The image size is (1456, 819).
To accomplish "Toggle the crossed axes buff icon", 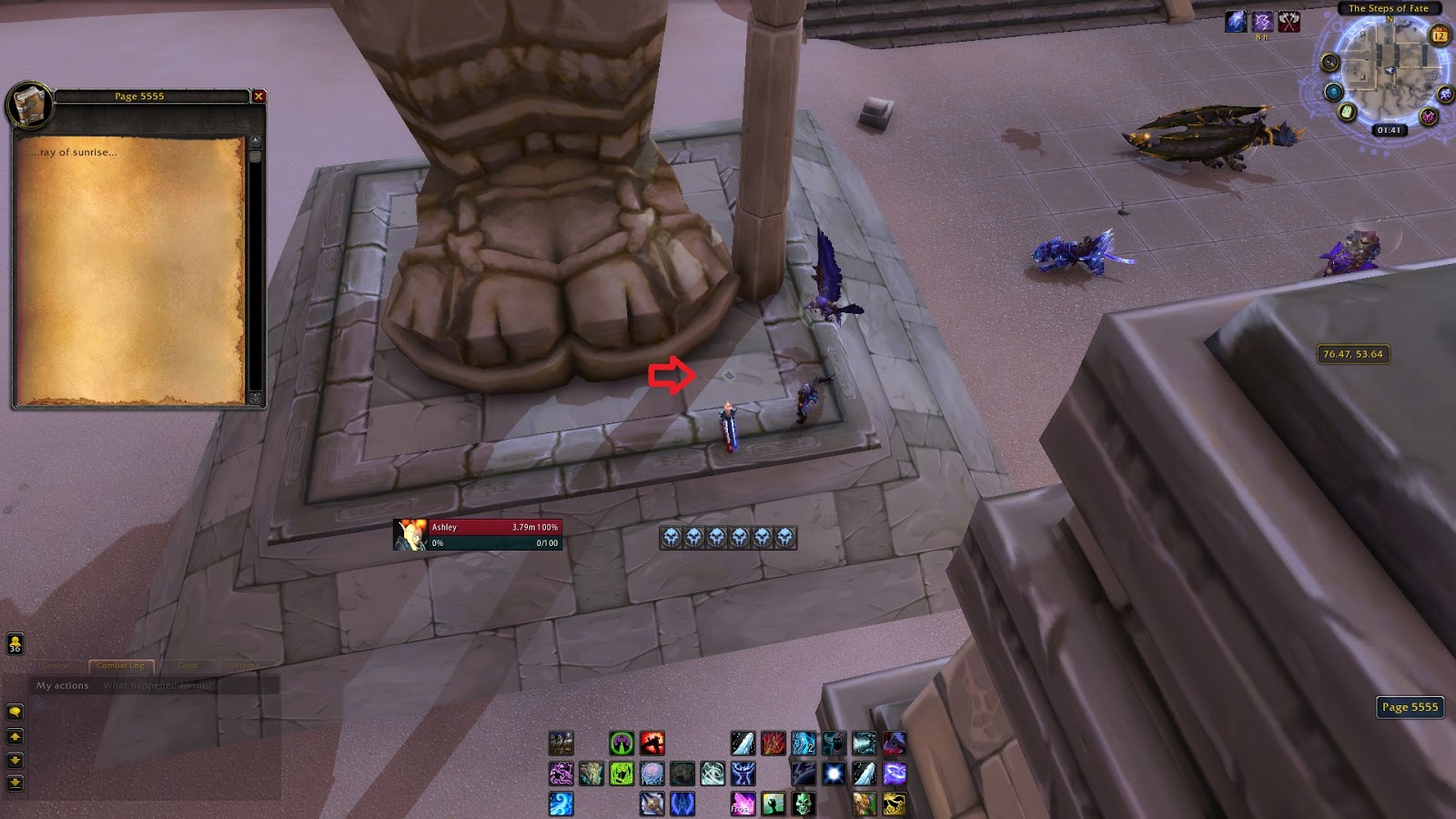I will 1289,21.
